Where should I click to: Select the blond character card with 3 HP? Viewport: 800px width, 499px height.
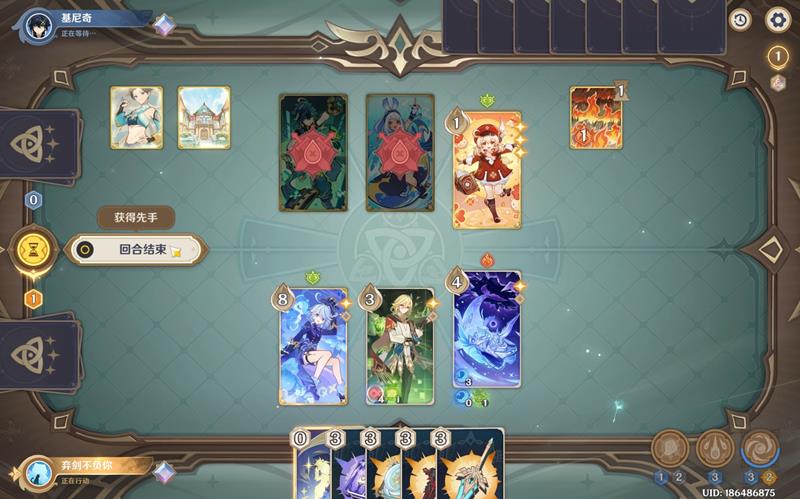tap(400, 346)
